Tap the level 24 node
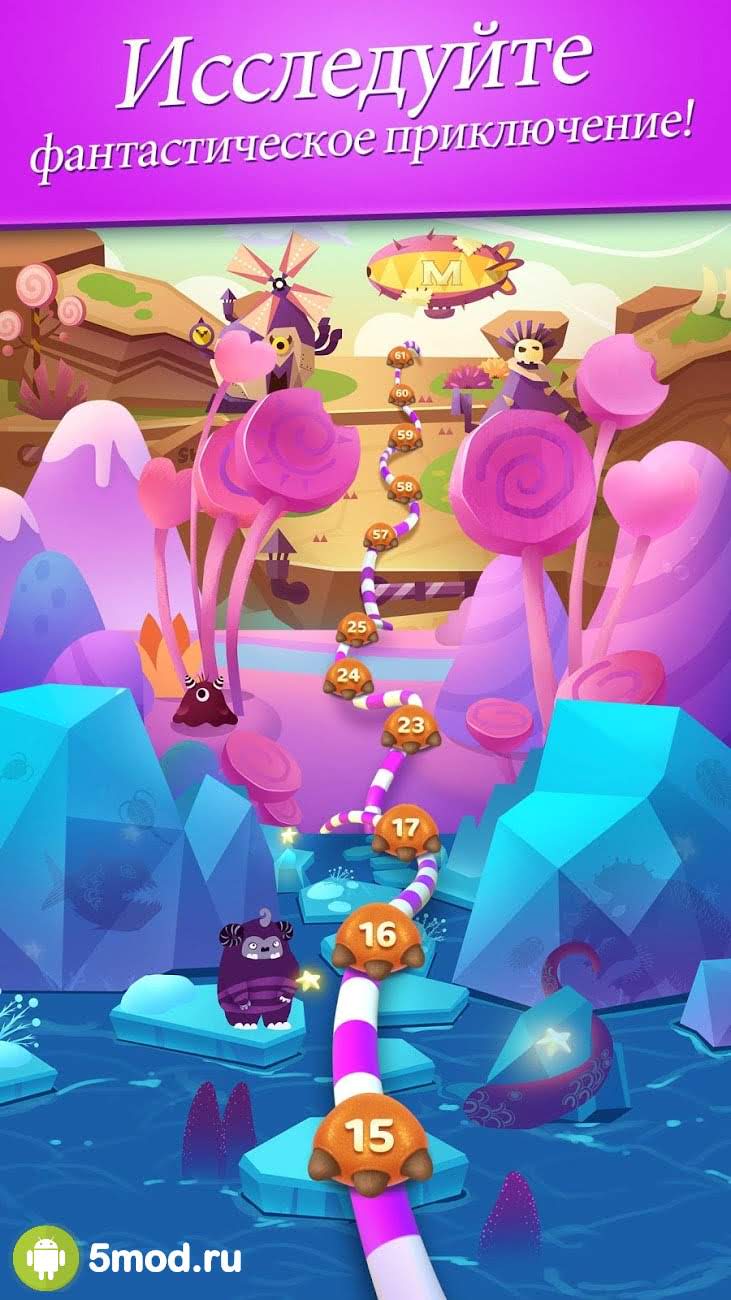This screenshot has height=1300, width=731. click(348, 677)
